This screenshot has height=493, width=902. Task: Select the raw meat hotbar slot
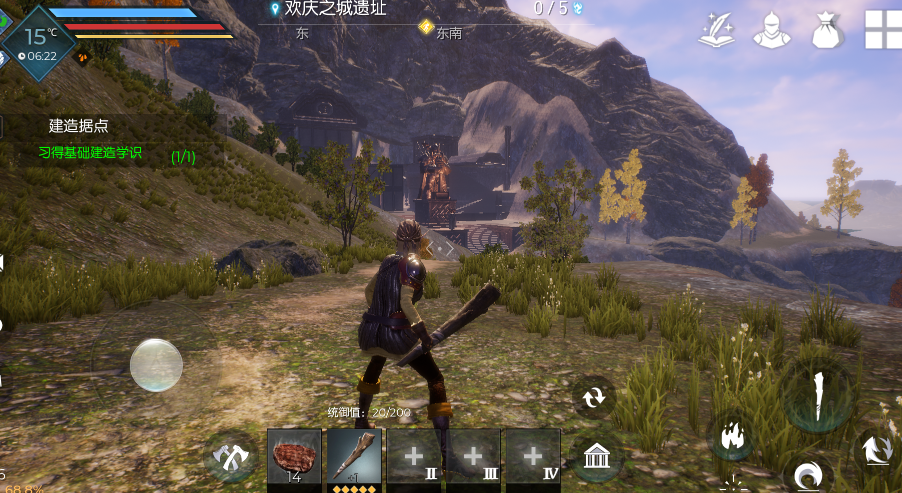[x=294, y=459]
